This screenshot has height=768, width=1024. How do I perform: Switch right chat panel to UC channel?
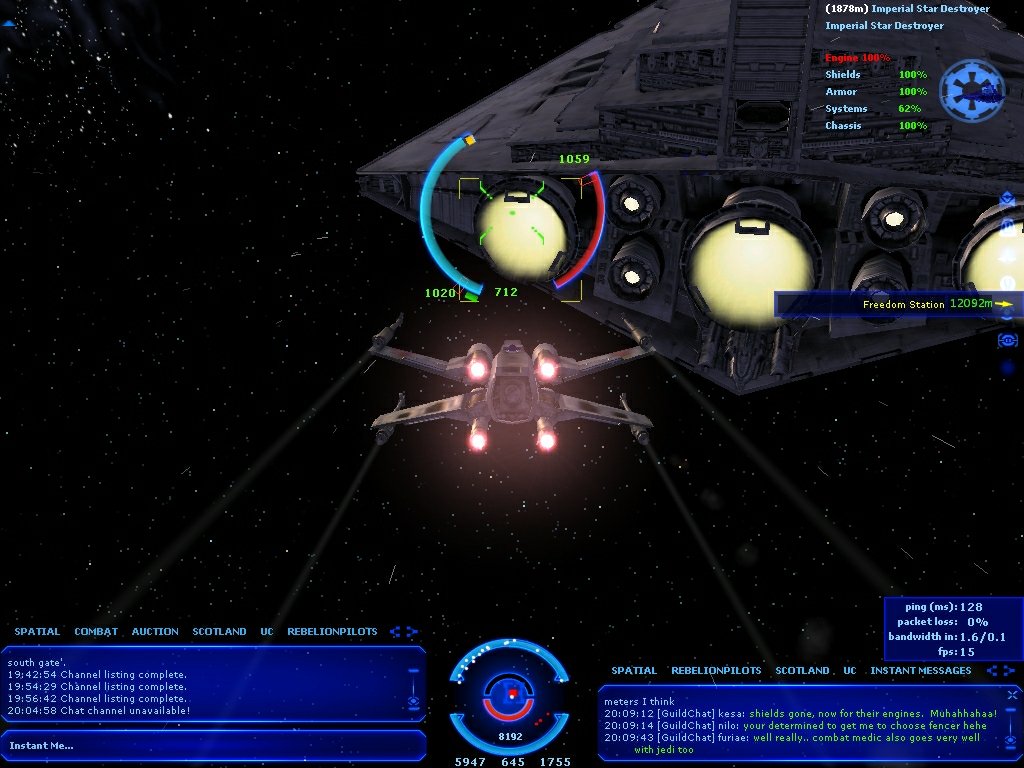pyautogui.click(x=849, y=671)
